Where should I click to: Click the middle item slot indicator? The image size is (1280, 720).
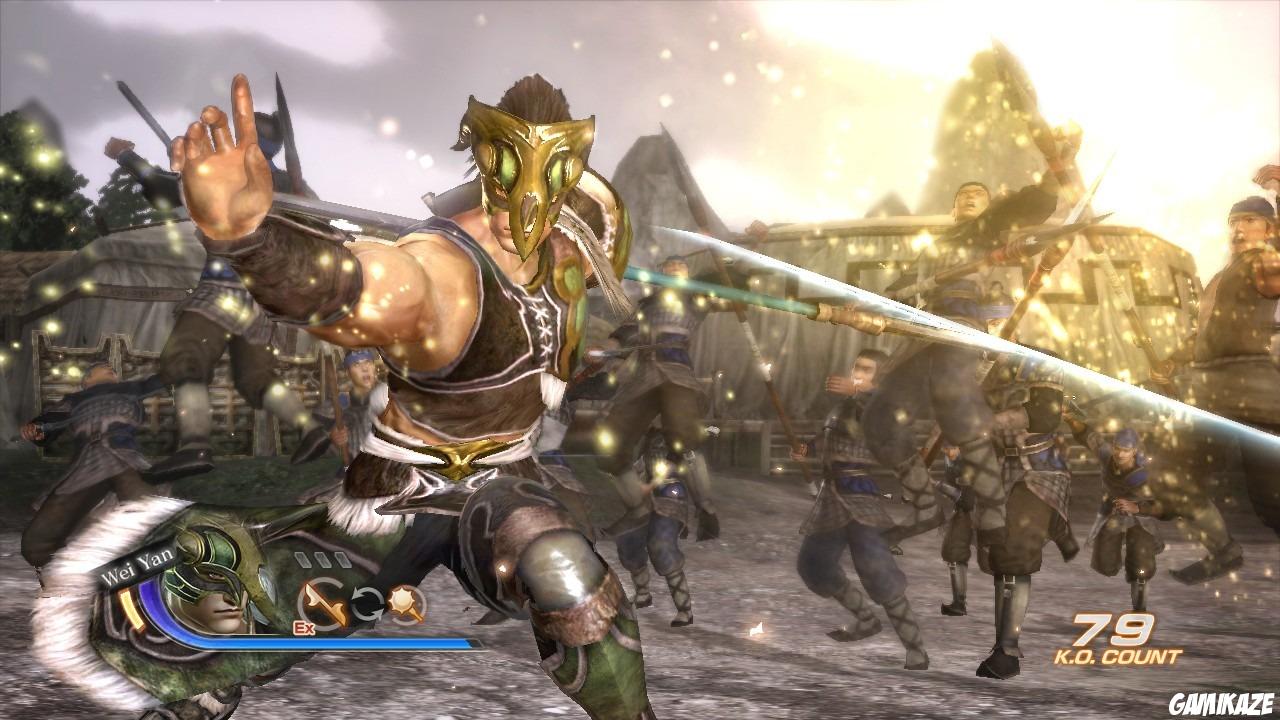pyautogui.click(x=323, y=558)
